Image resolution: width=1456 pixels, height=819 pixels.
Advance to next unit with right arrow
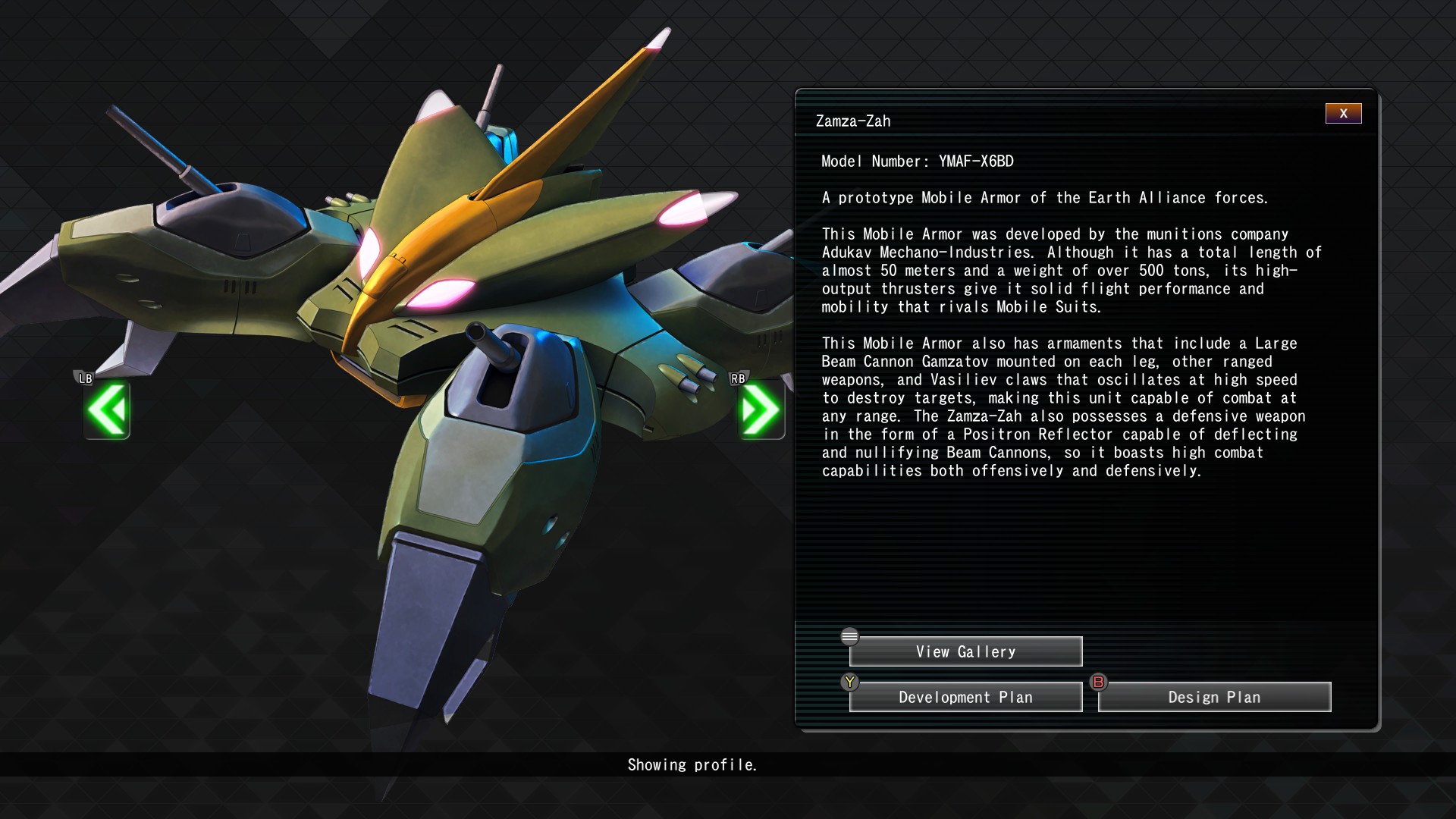(x=761, y=410)
